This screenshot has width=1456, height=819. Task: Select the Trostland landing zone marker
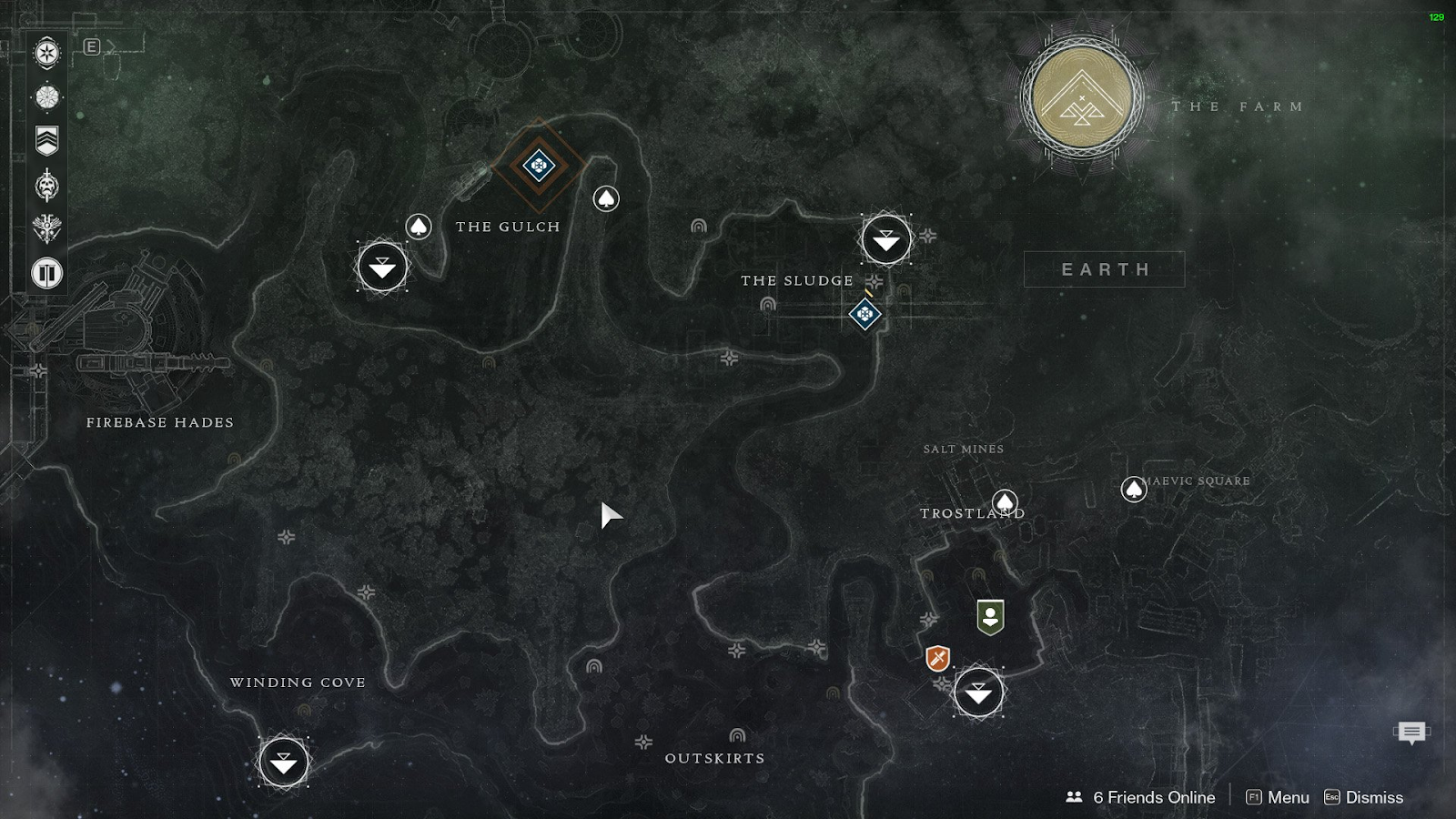coord(978,693)
